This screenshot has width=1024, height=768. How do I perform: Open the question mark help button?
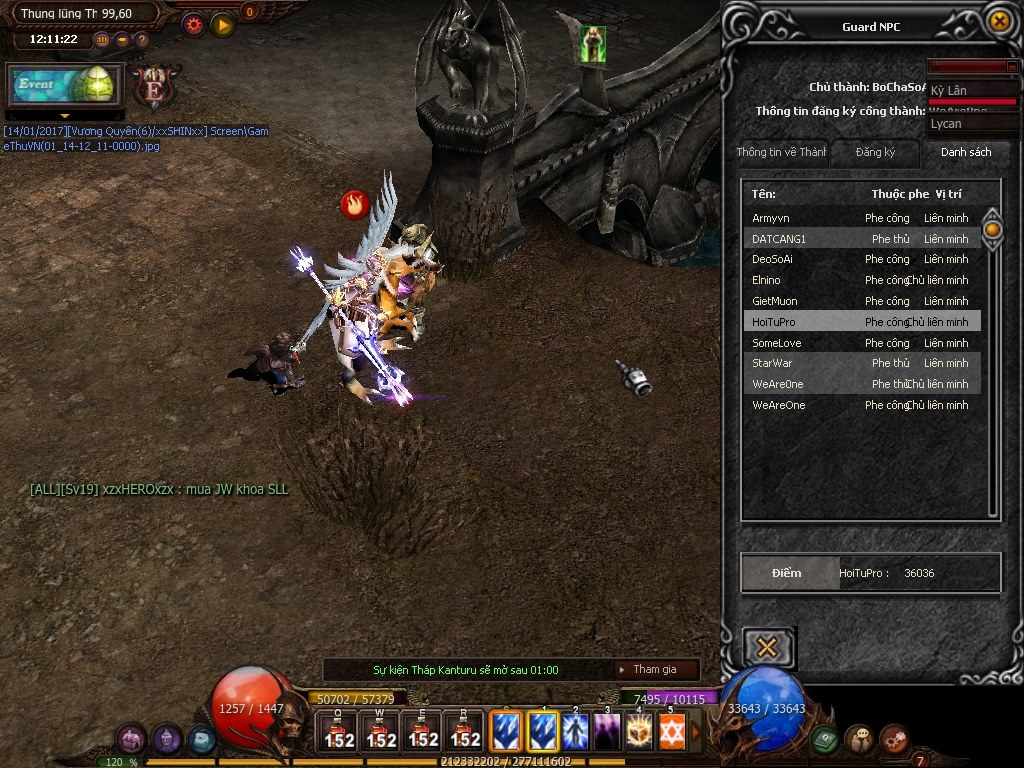(x=142, y=40)
